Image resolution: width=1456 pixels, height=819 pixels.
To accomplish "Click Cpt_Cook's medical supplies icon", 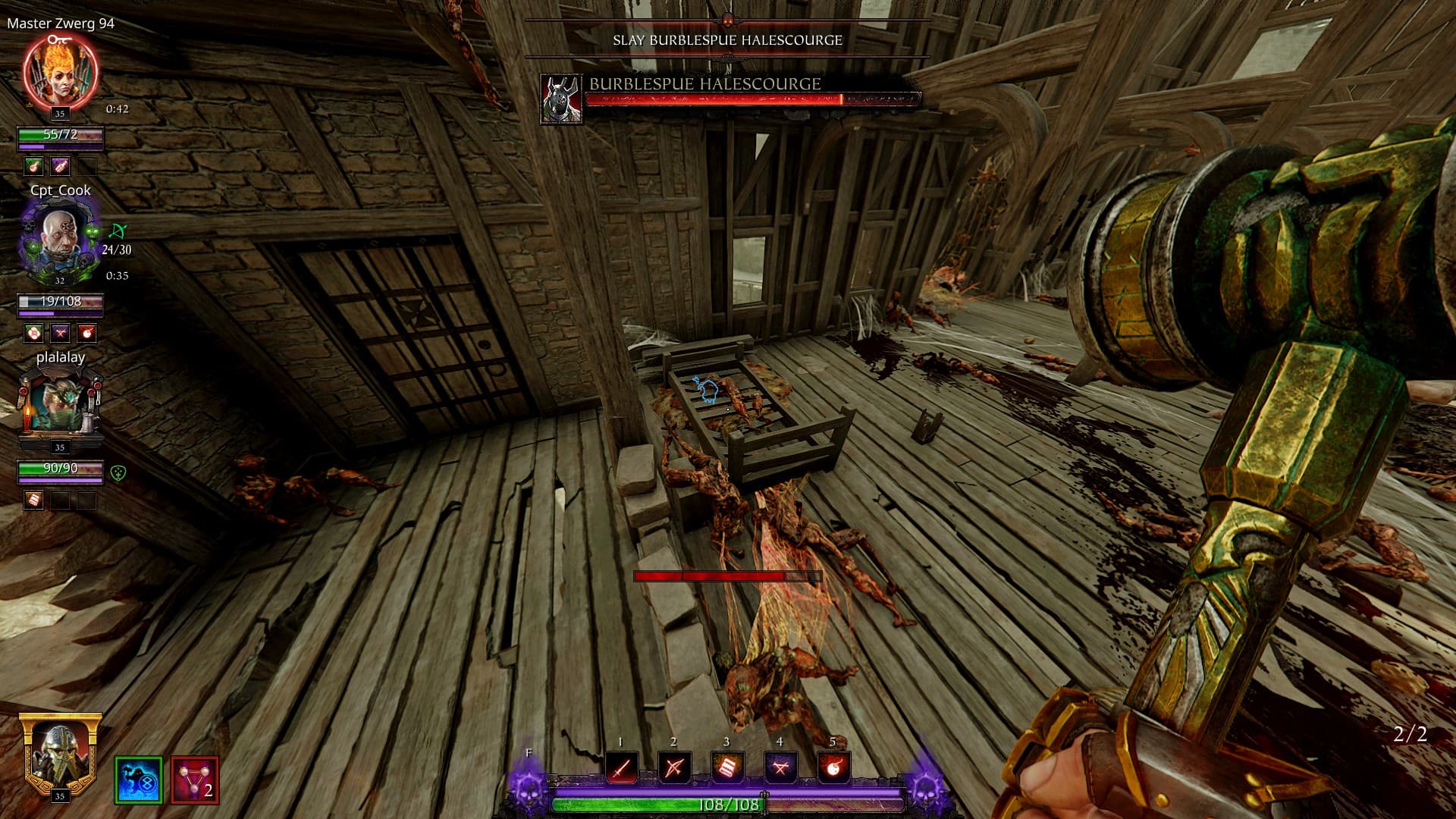I will [33, 333].
